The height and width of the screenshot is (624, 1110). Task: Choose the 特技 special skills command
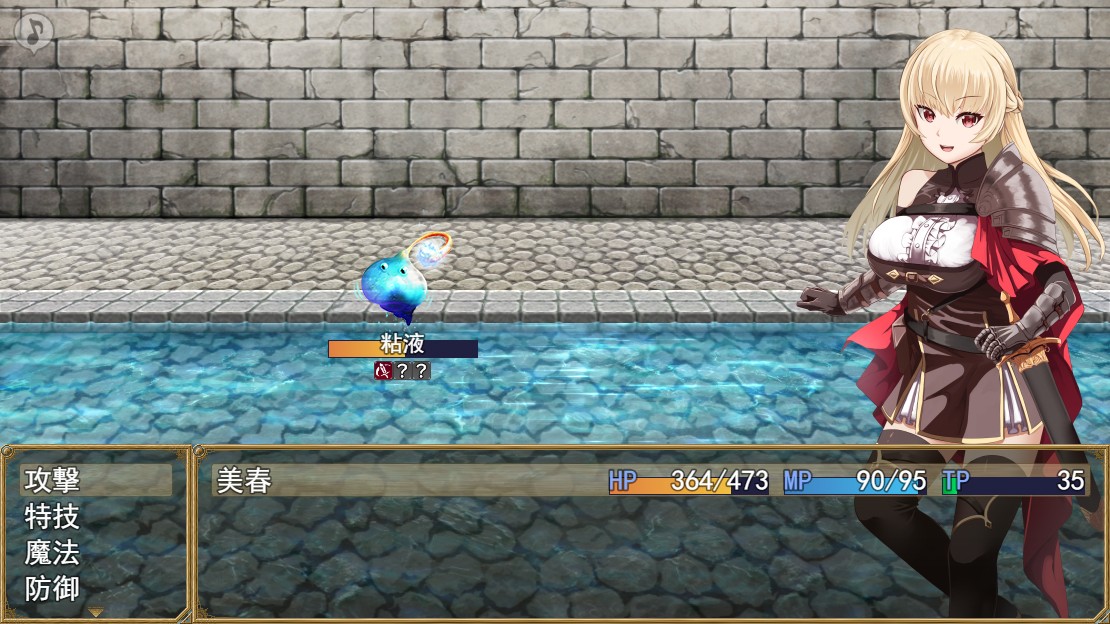[x=95, y=517]
